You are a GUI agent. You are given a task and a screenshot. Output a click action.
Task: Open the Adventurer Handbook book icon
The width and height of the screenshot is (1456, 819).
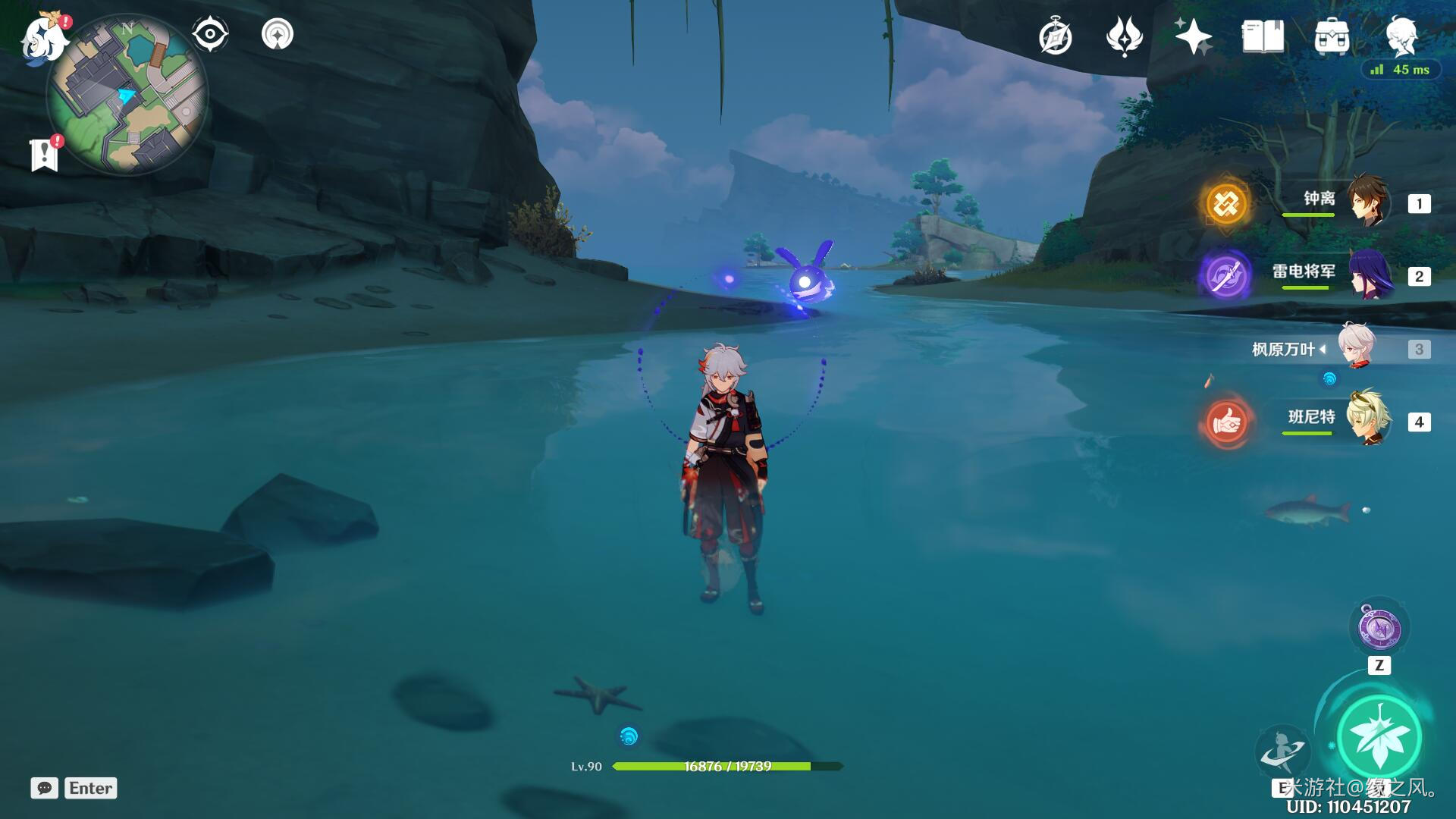[1263, 36]
